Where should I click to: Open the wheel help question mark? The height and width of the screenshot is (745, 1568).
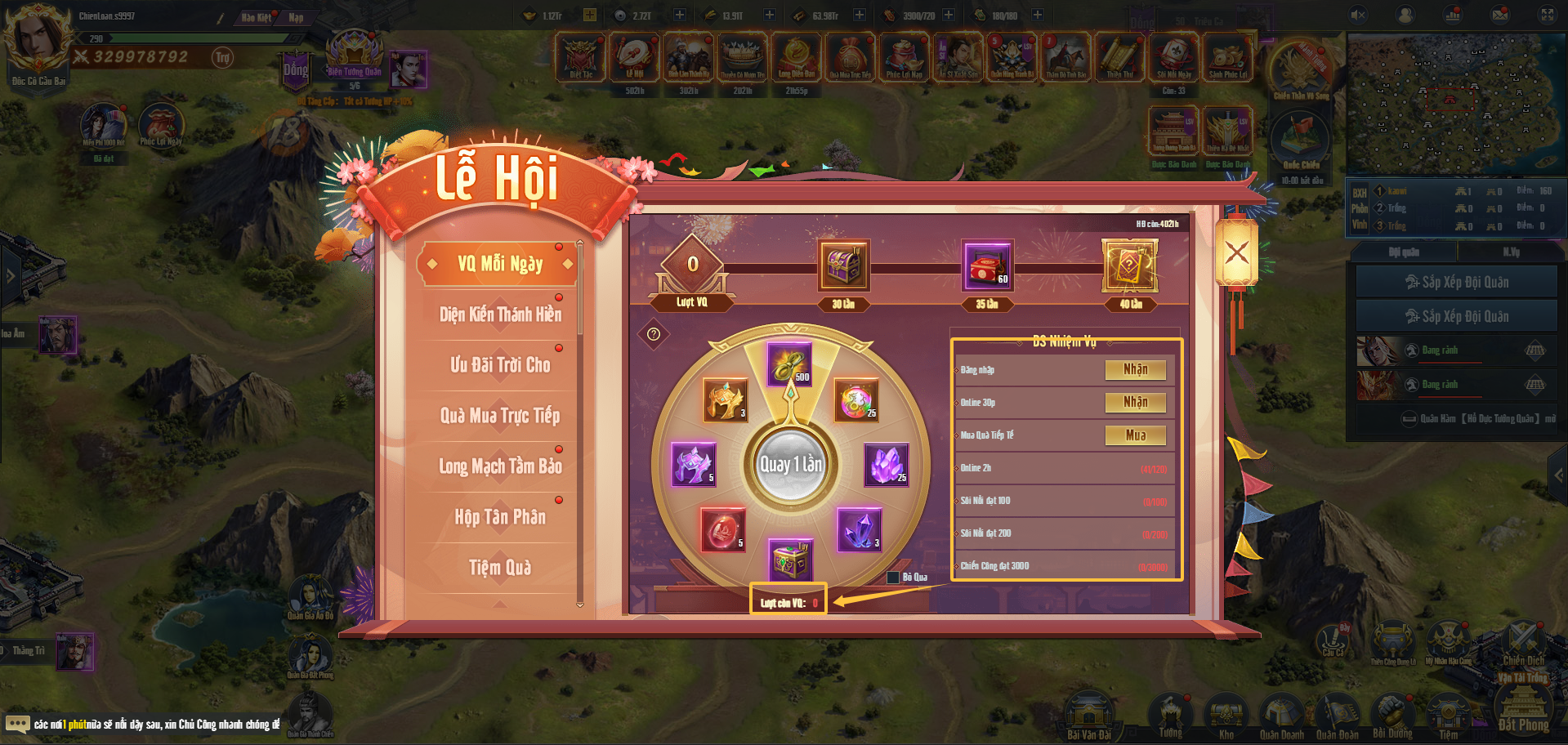(654, 334)
